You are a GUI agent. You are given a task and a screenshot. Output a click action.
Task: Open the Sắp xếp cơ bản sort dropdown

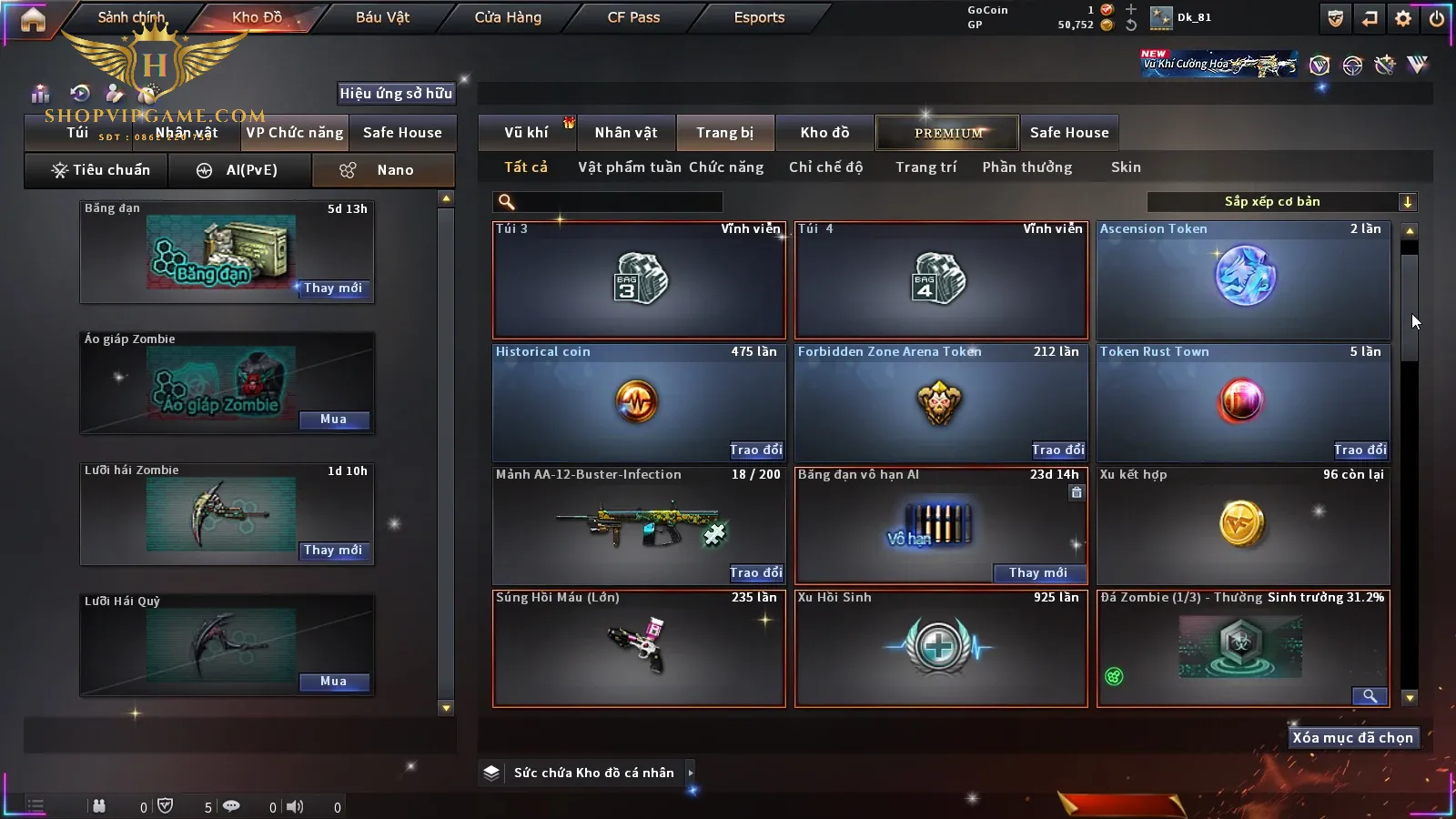point(1281,202)
